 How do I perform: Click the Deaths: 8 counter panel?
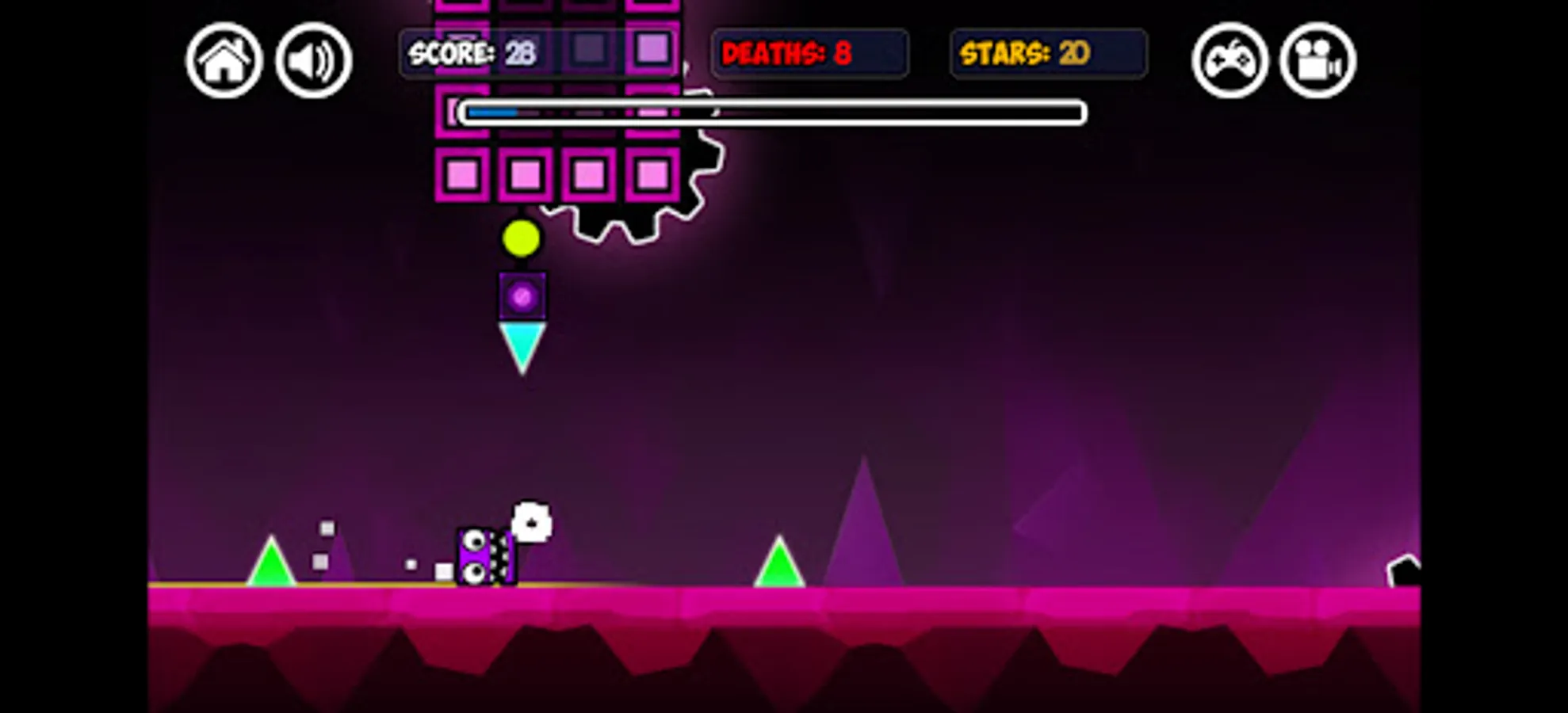pos(809,54)
